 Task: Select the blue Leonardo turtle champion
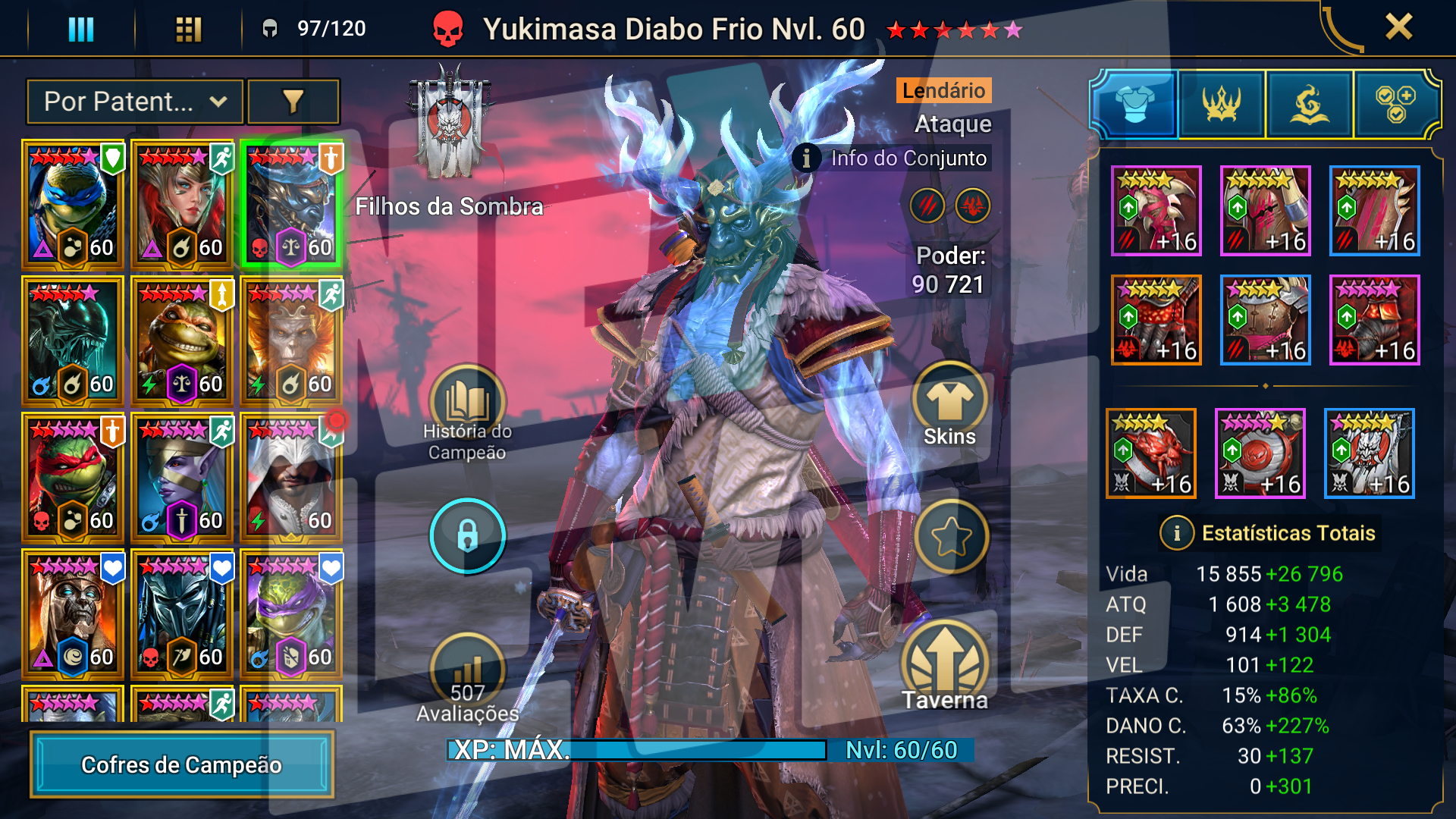[x=73, y=205]
